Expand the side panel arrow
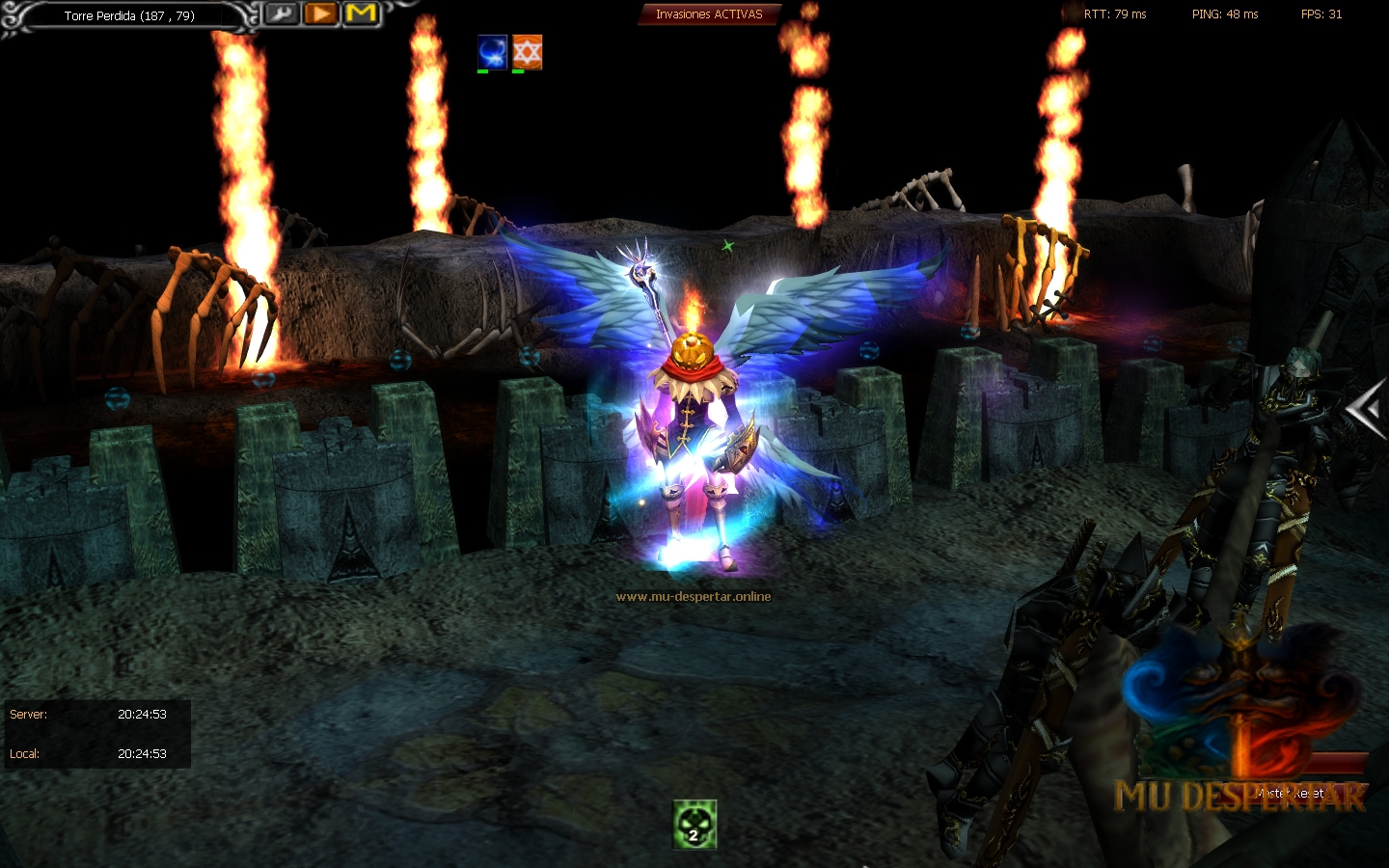 tap(1366, 410)
